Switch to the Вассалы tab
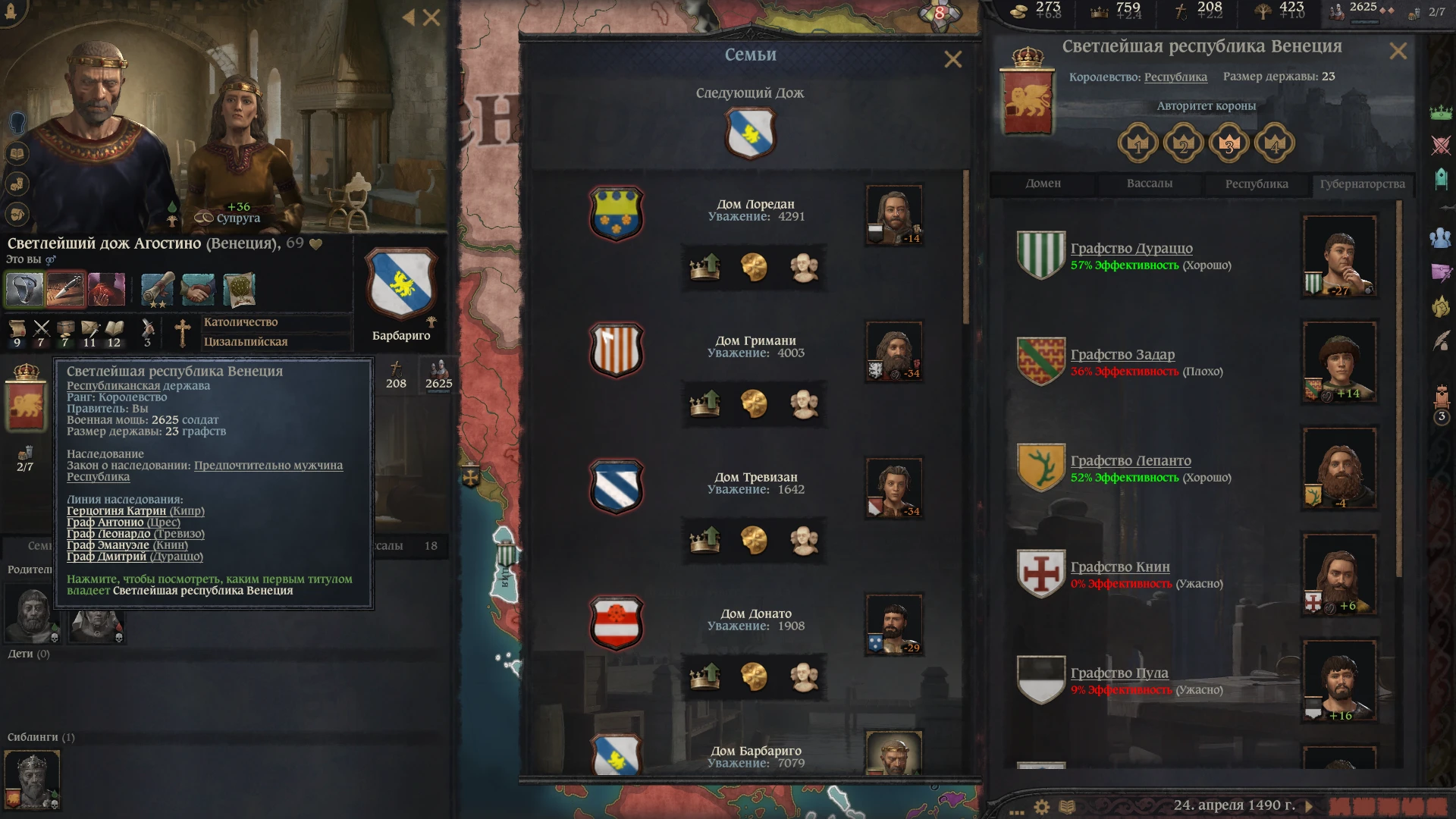The image size is (1456, 819). coord(1150,184)
